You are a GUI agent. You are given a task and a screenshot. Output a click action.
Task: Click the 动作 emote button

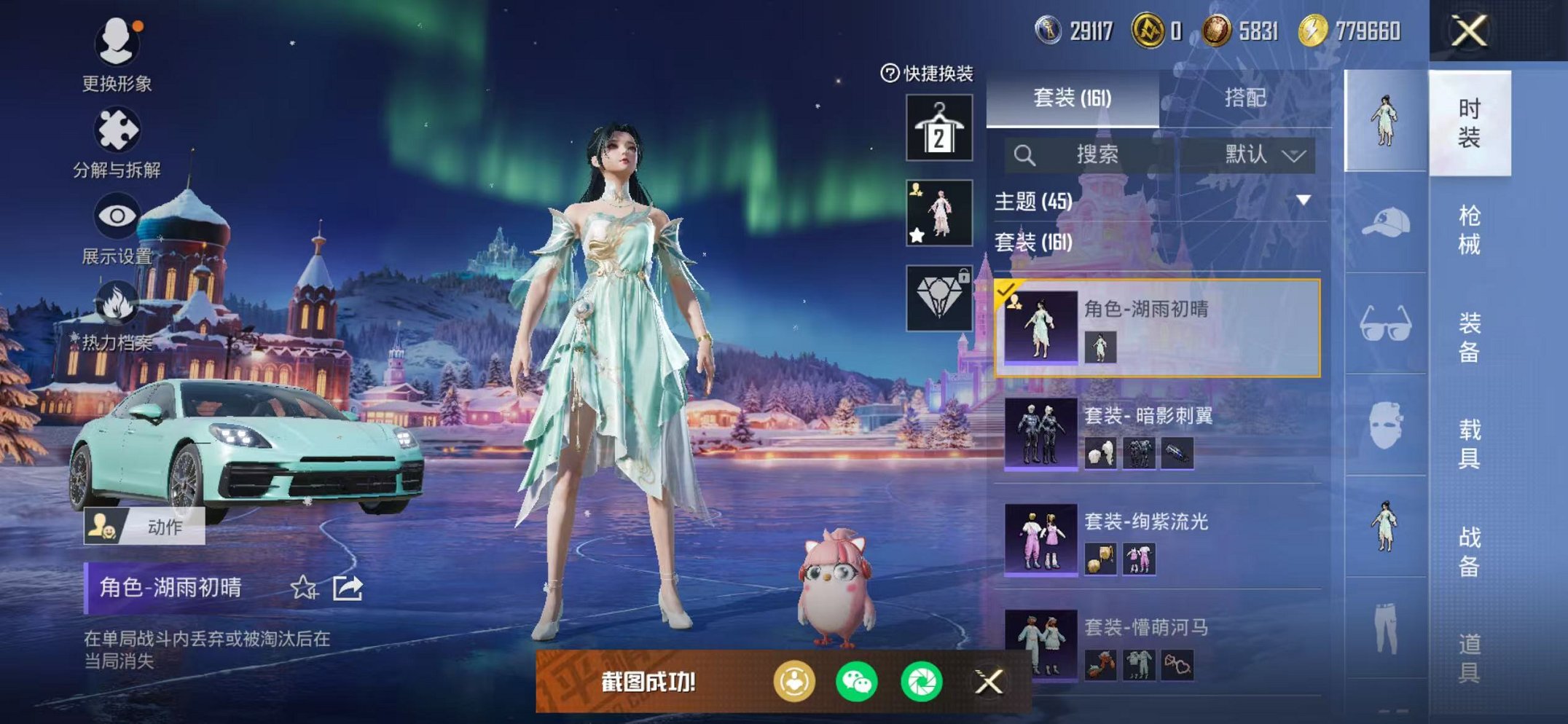[x=144, y=526]
